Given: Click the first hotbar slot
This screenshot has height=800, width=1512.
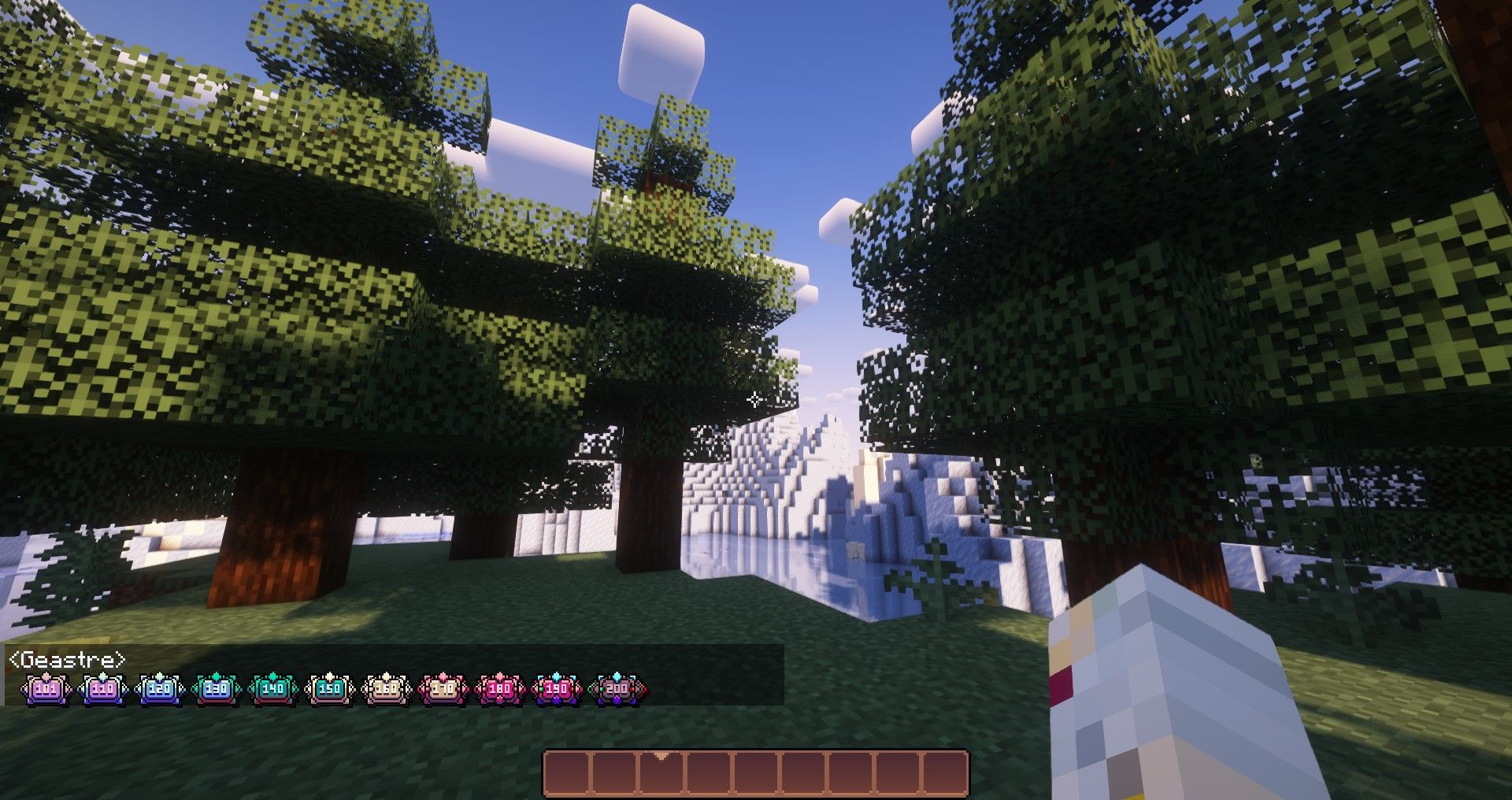Looking at the screenshot, I should coord(568,774).
